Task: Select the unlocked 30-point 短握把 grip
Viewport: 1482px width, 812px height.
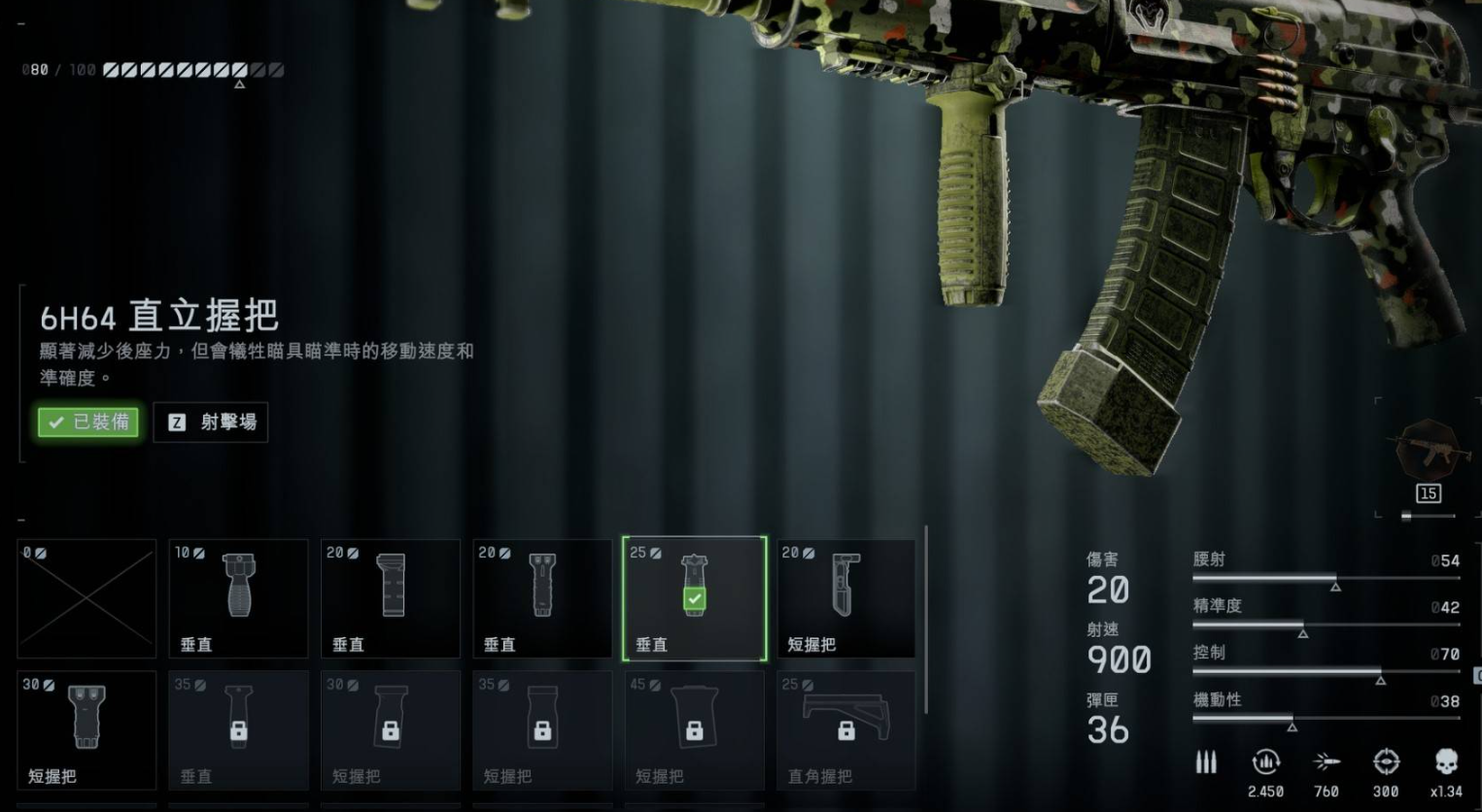Action: click(86, 729)
